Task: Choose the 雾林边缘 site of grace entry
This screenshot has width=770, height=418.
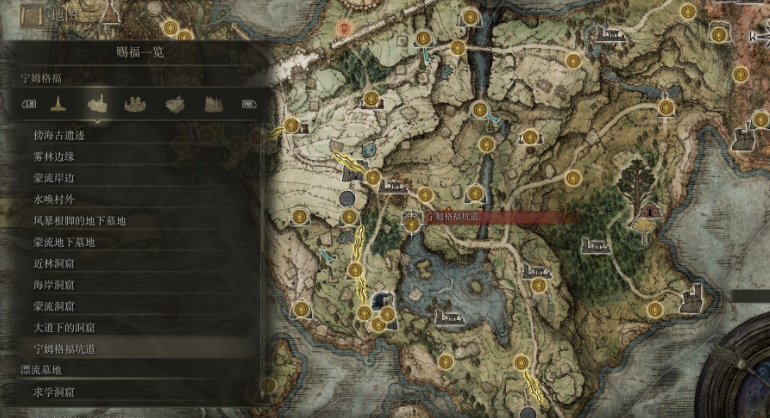Action: coord(55,156)
